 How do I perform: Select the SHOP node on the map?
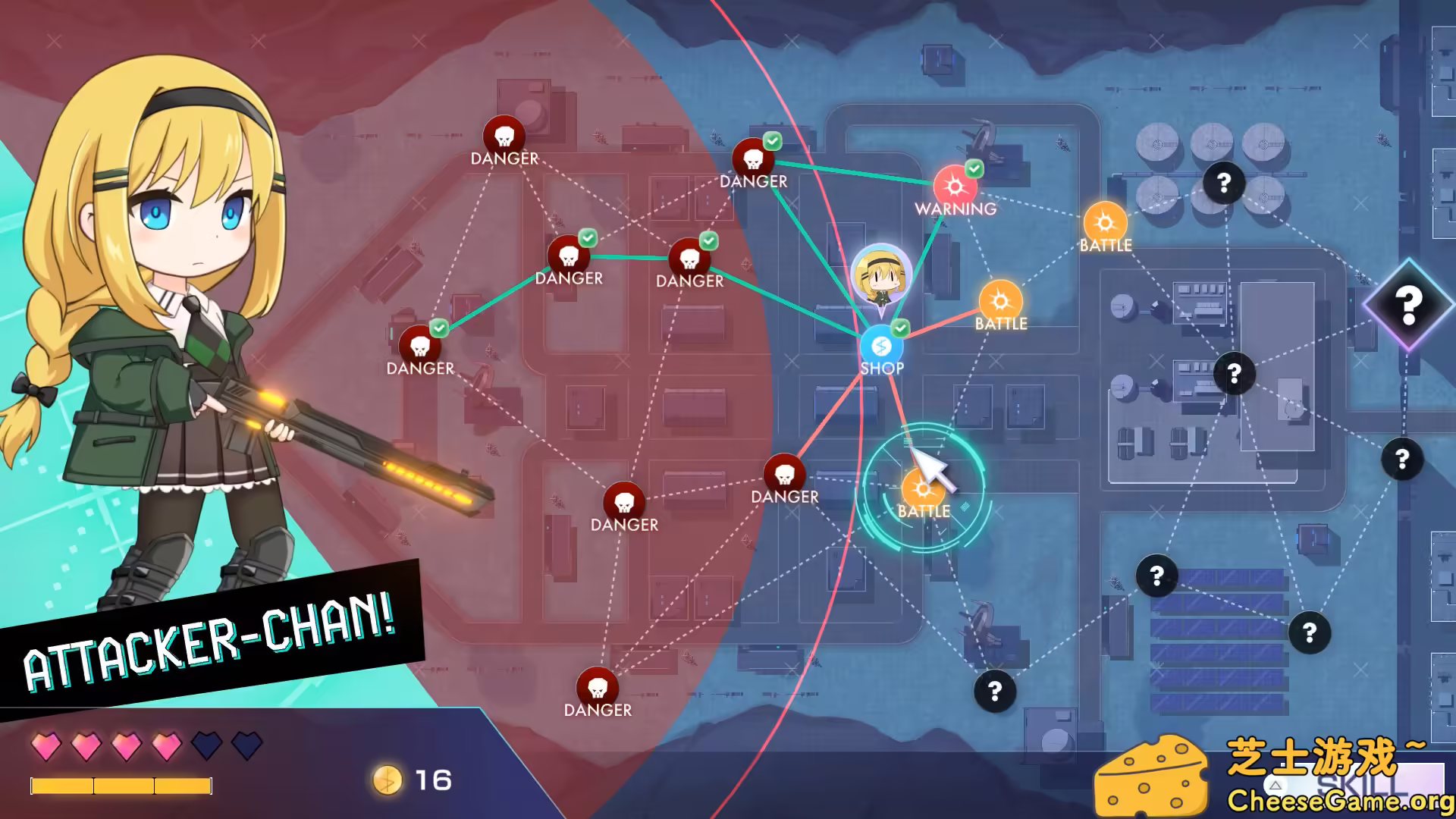881,345
